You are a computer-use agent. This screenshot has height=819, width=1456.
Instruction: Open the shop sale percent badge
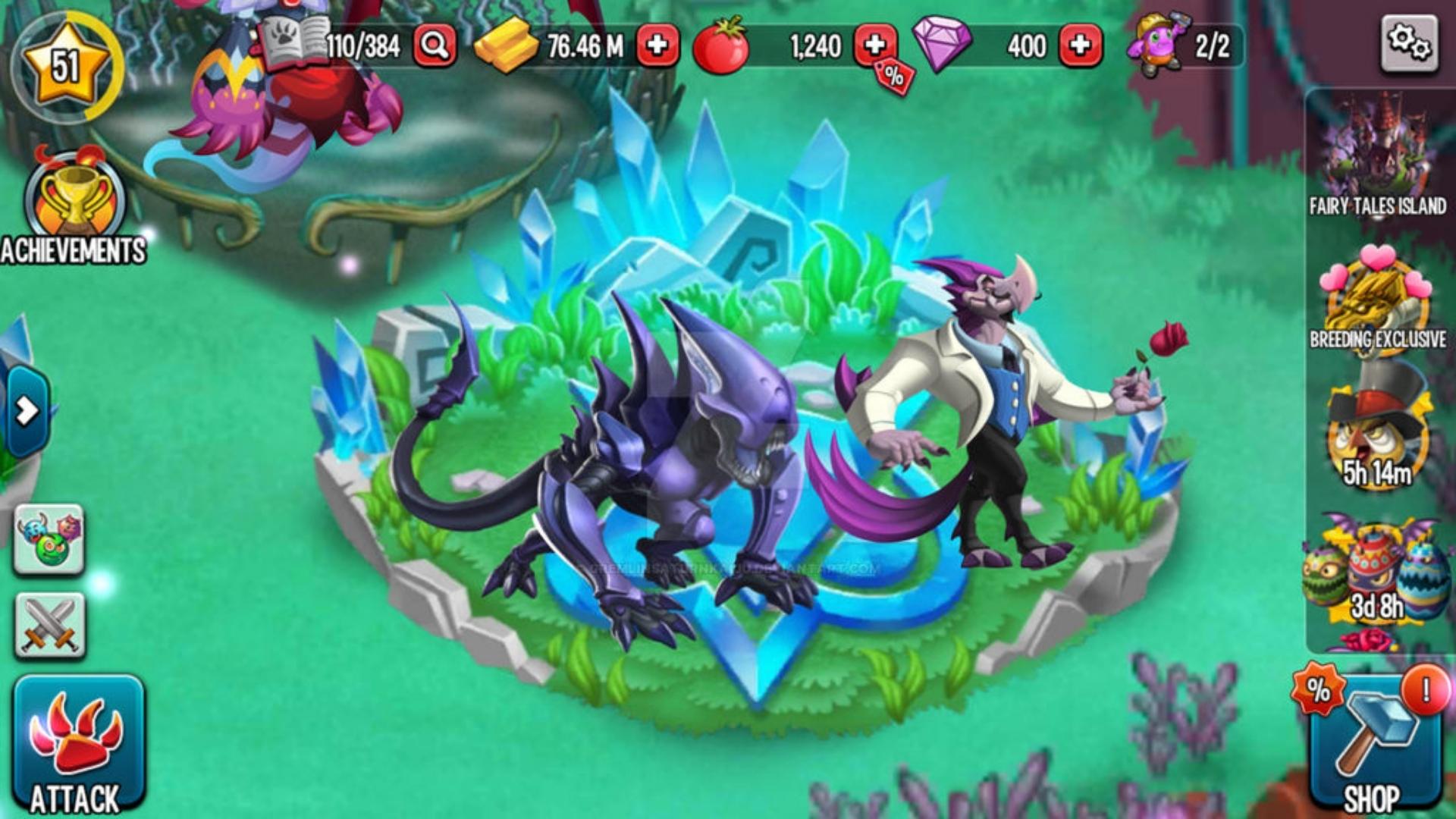pyautogui.click(x=1319, y=690)
